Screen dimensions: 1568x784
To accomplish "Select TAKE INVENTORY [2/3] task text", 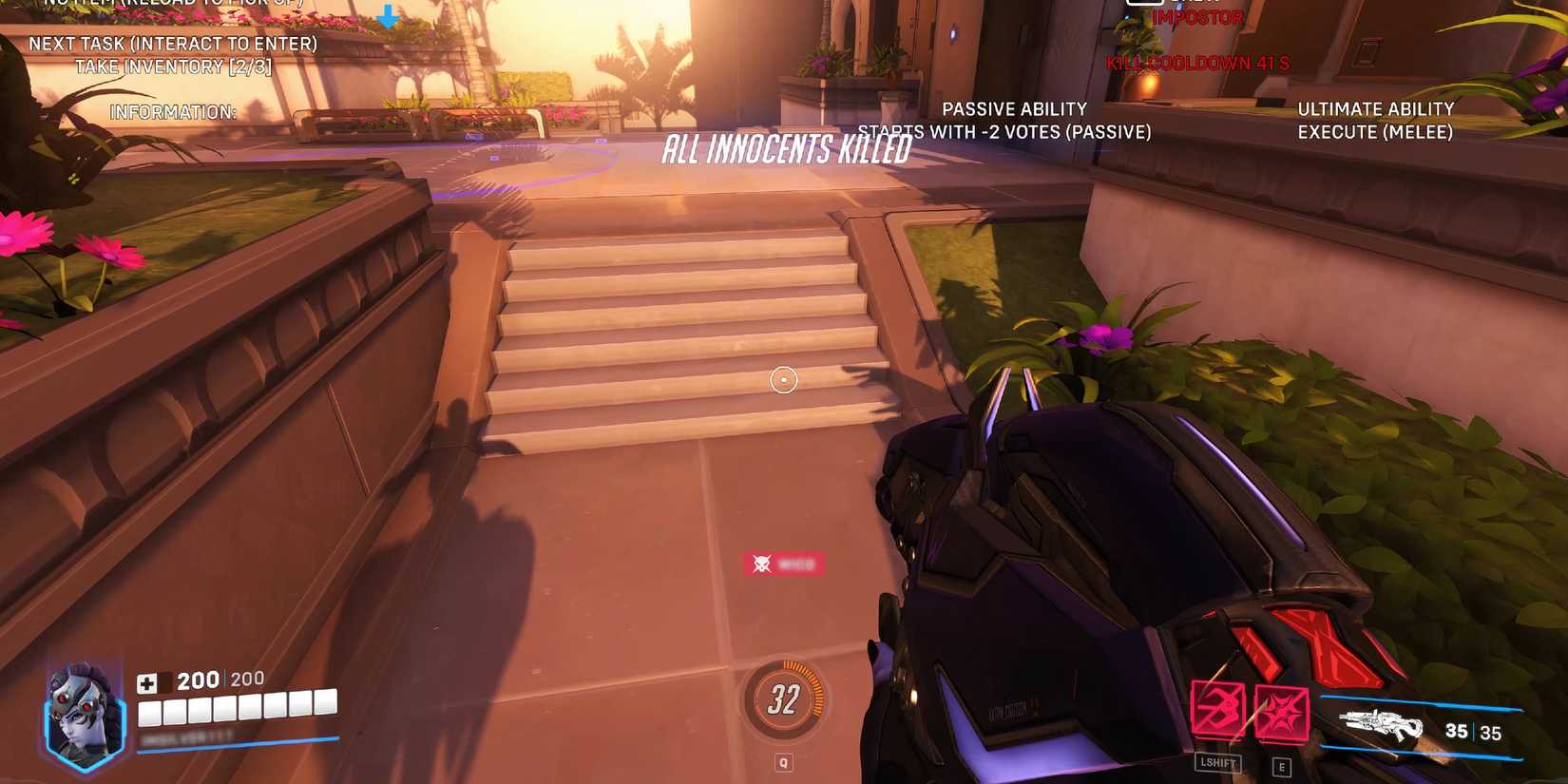I will click(x=175, y=67).
